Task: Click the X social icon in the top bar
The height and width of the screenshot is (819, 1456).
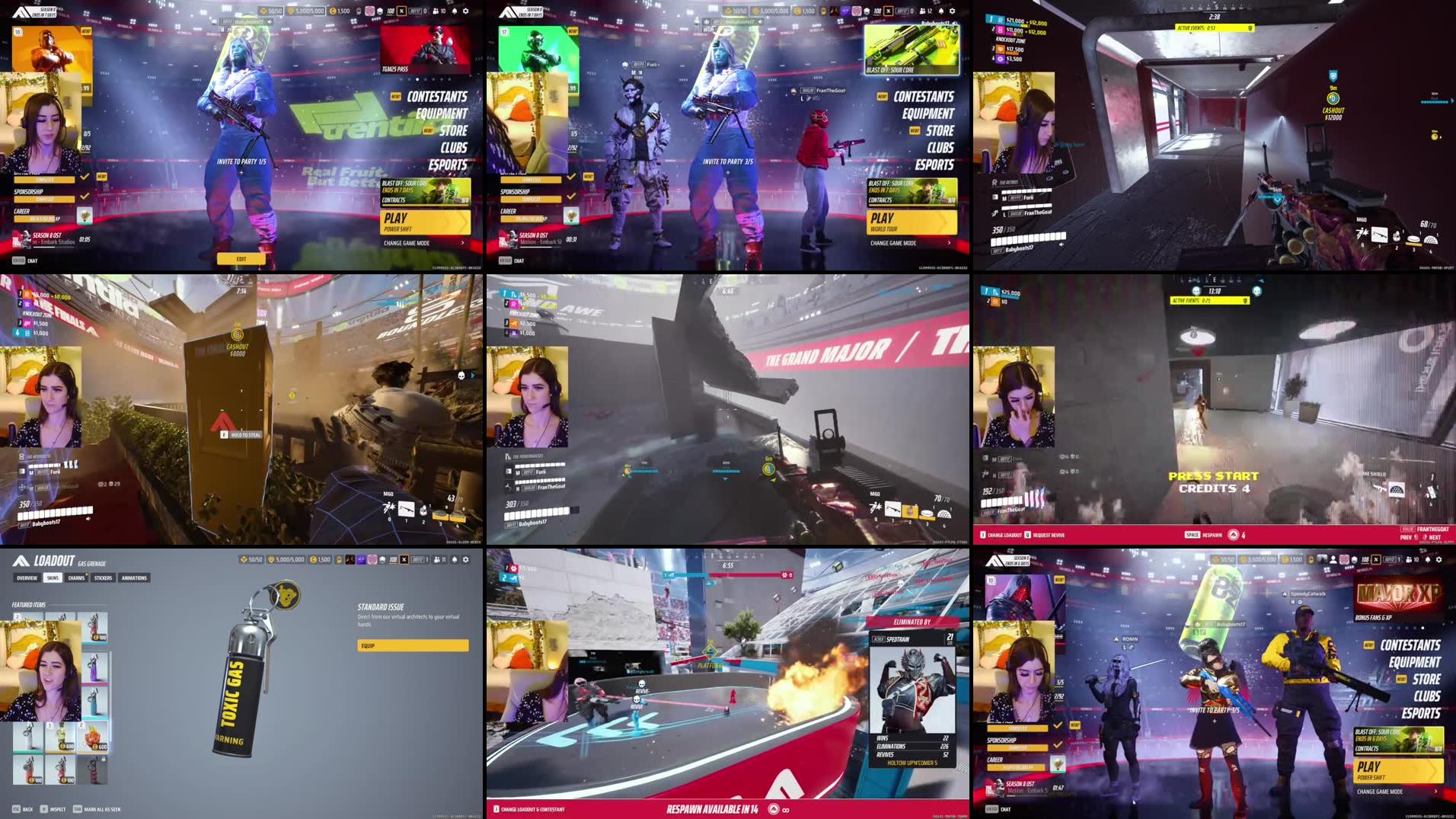Action: click(x=404, y=560)
